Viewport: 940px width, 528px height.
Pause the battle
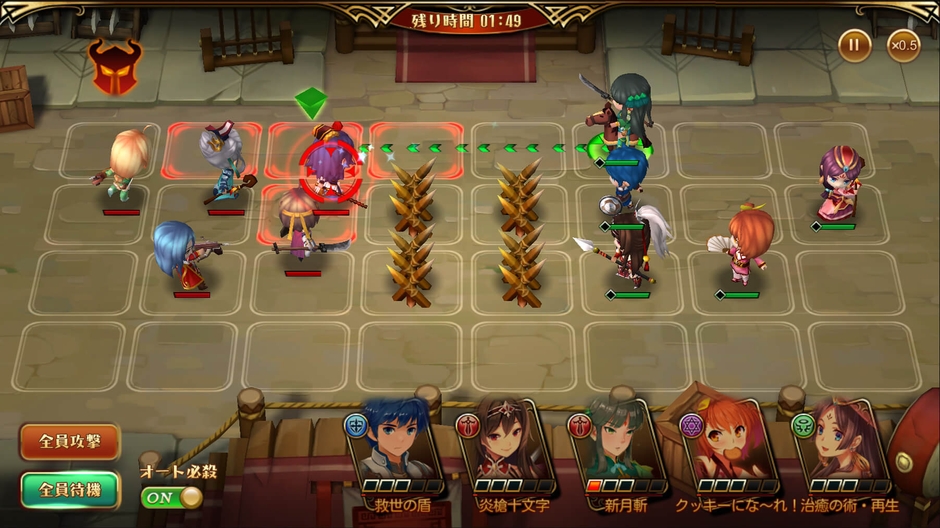tap(854, 45)
